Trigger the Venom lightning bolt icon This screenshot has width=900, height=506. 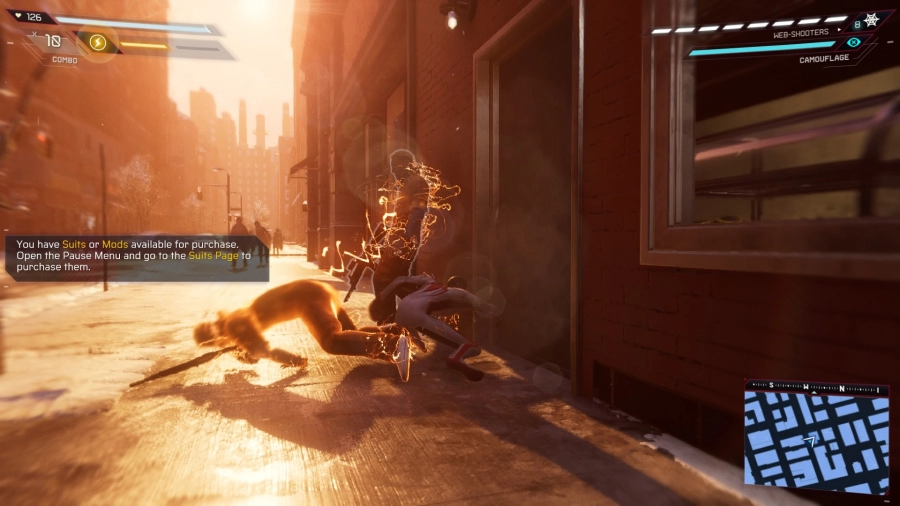tap(98, 42)
